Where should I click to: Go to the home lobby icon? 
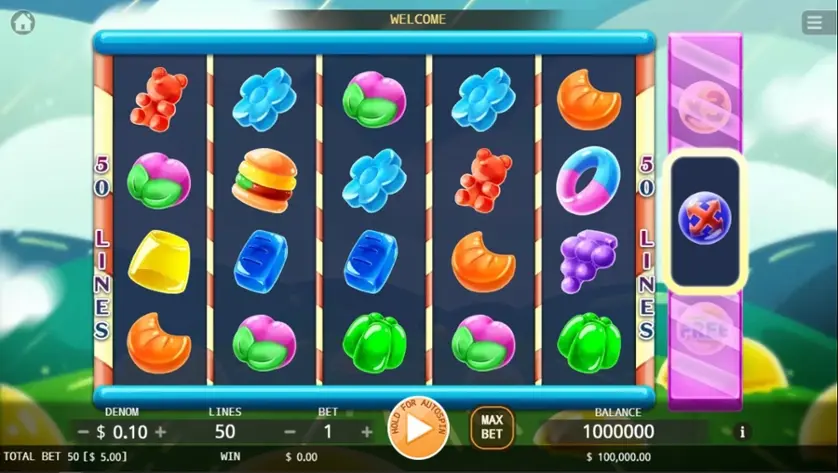(x=22, y=22)
